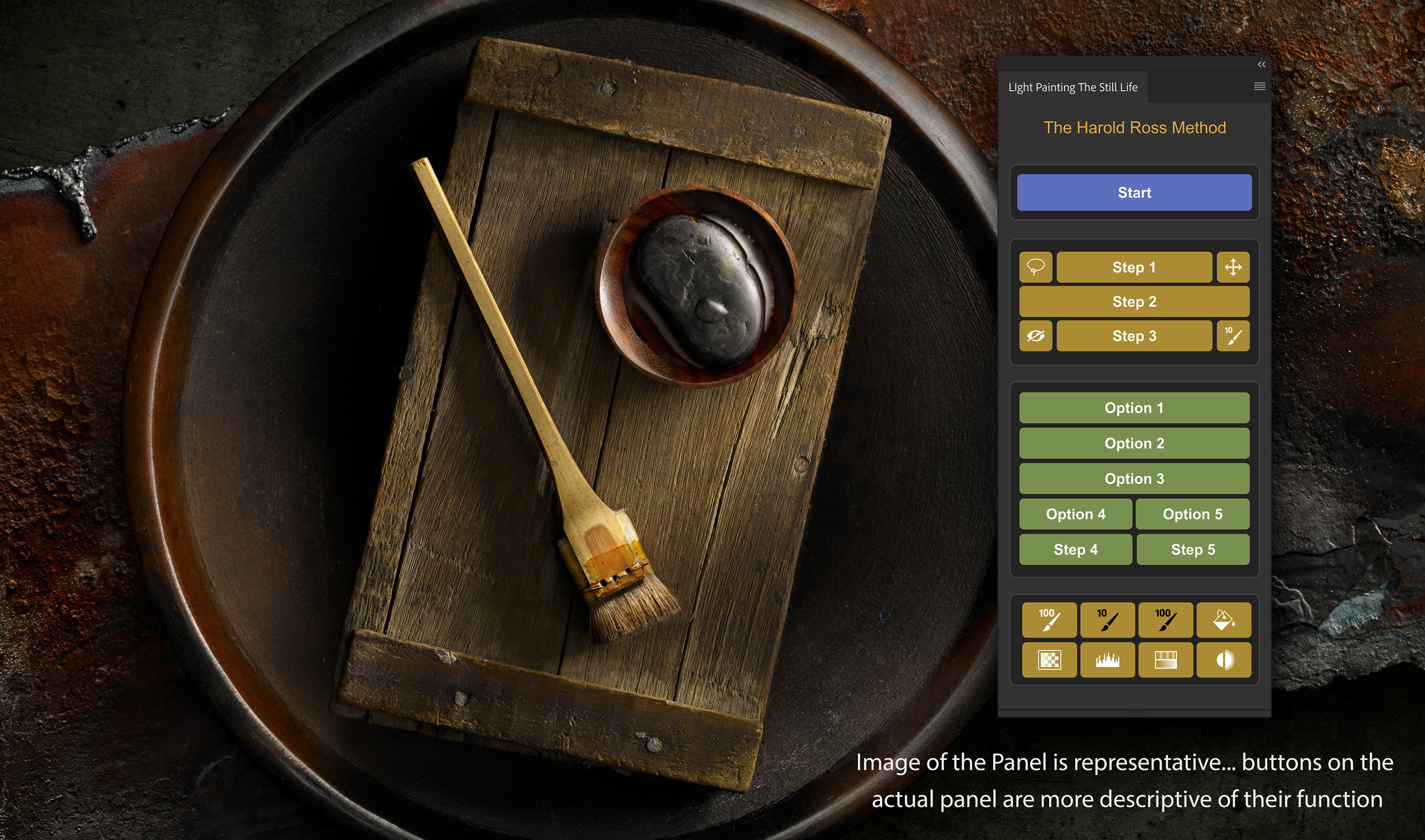Image resolution: width=1425 pixels, height=840 pixels.
Task: Activate the Step 3 button
Action: click(1134, 336)
